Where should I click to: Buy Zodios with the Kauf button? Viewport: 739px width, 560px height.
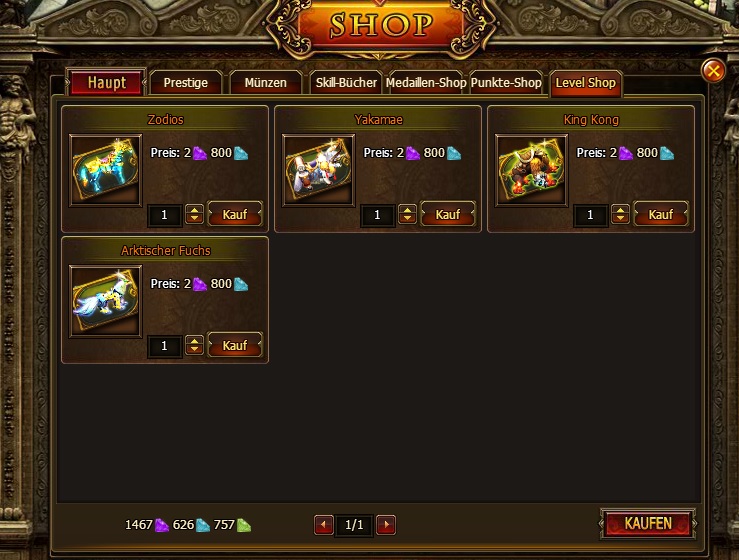click(235, 214)
